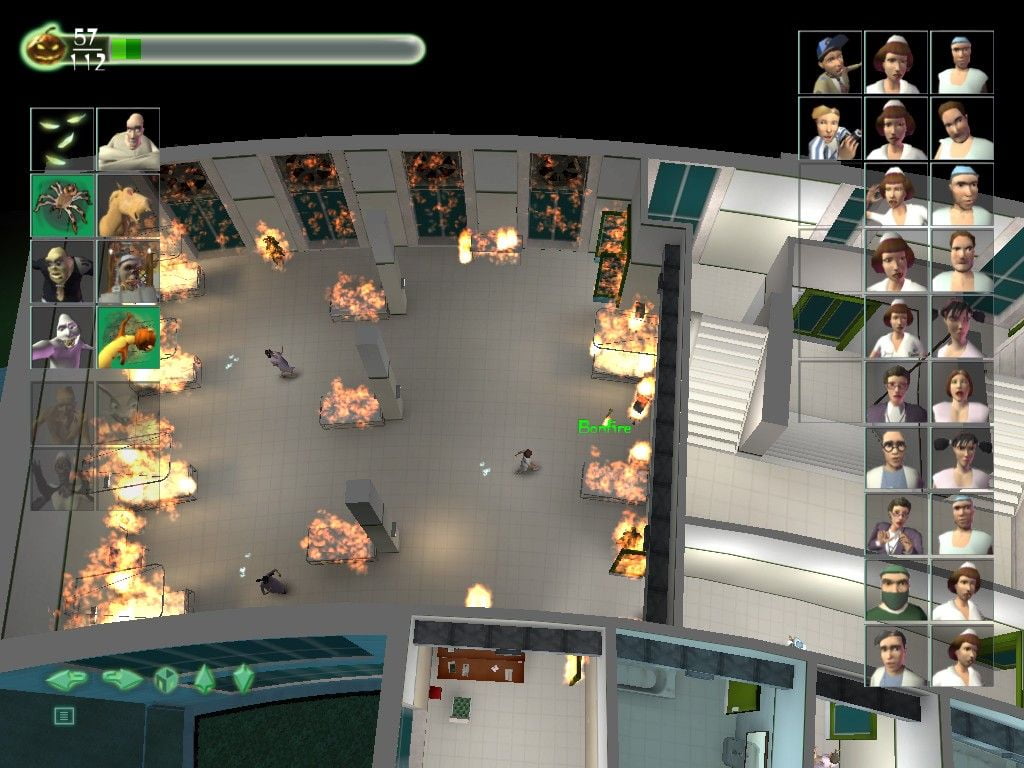Select the orange grabbing hand haunter

pyautogui.click(x=128, y=337)
